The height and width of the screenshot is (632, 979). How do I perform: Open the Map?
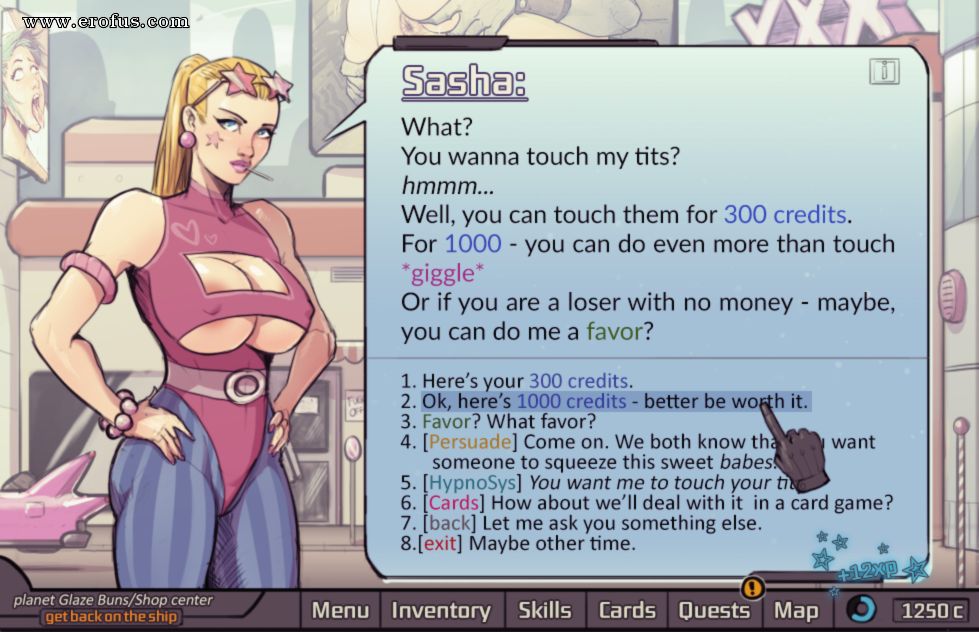tap(796, 610)
